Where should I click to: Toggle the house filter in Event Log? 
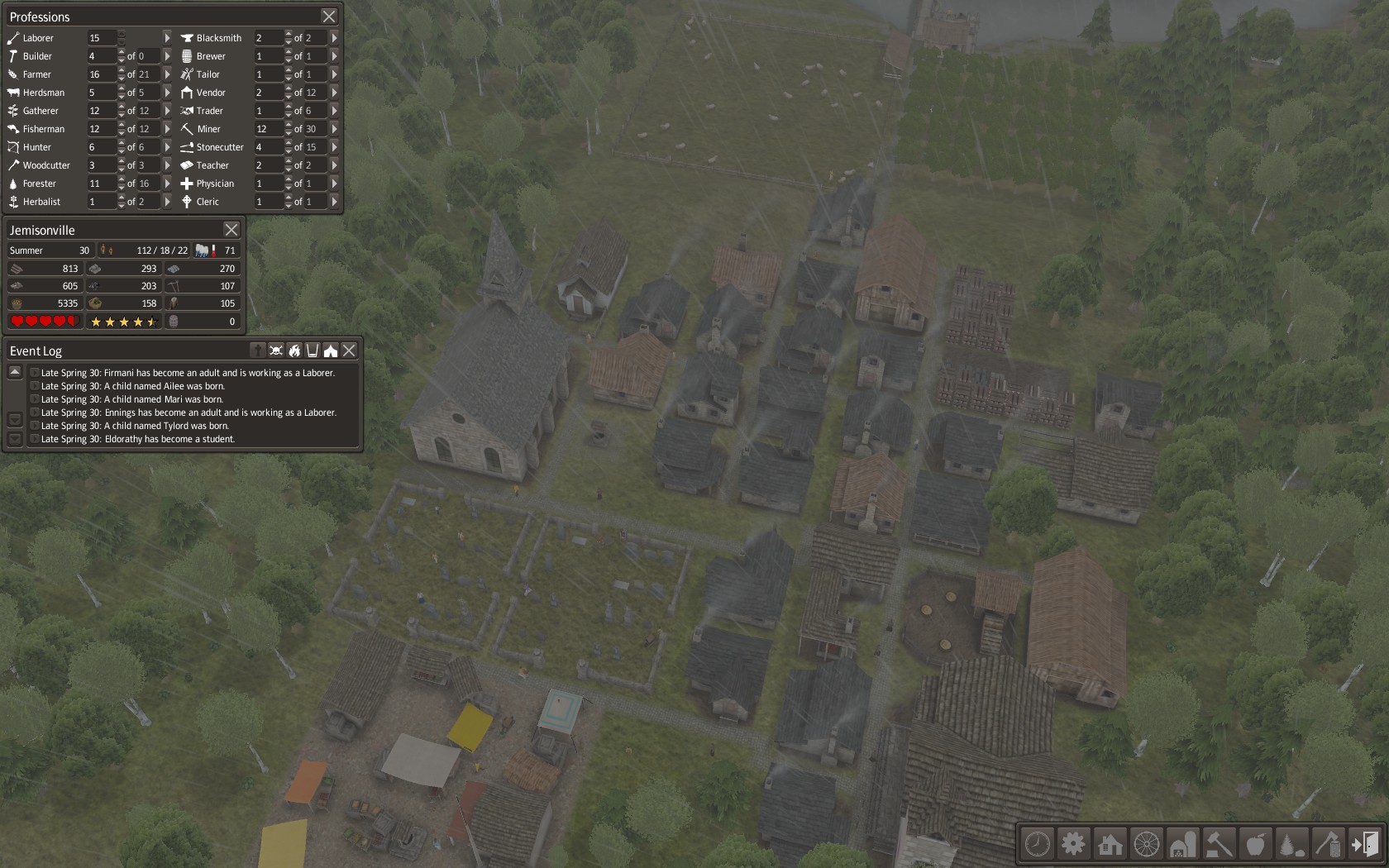331,351
